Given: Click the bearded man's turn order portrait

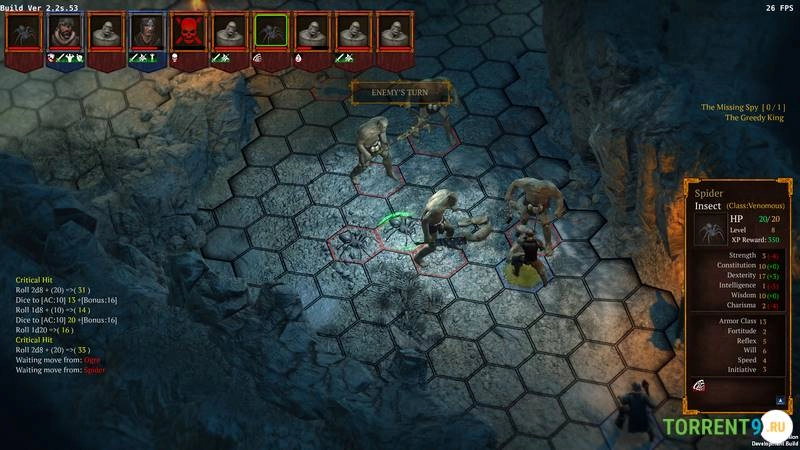Looking at the screenshot, I should (65, 31).
